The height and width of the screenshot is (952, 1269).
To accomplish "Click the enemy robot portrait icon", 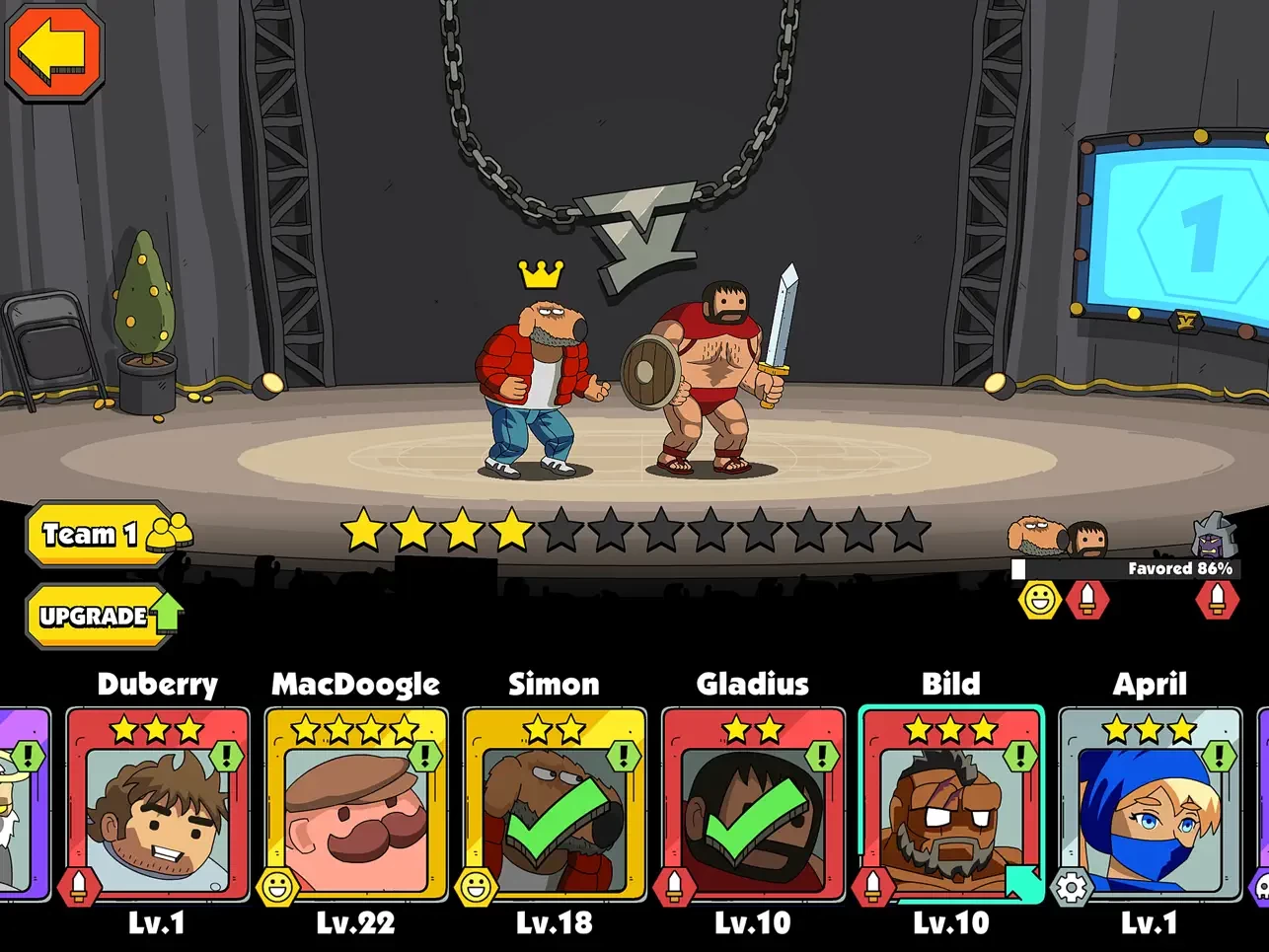I will pyautogui.click(x=1213, y=536).
